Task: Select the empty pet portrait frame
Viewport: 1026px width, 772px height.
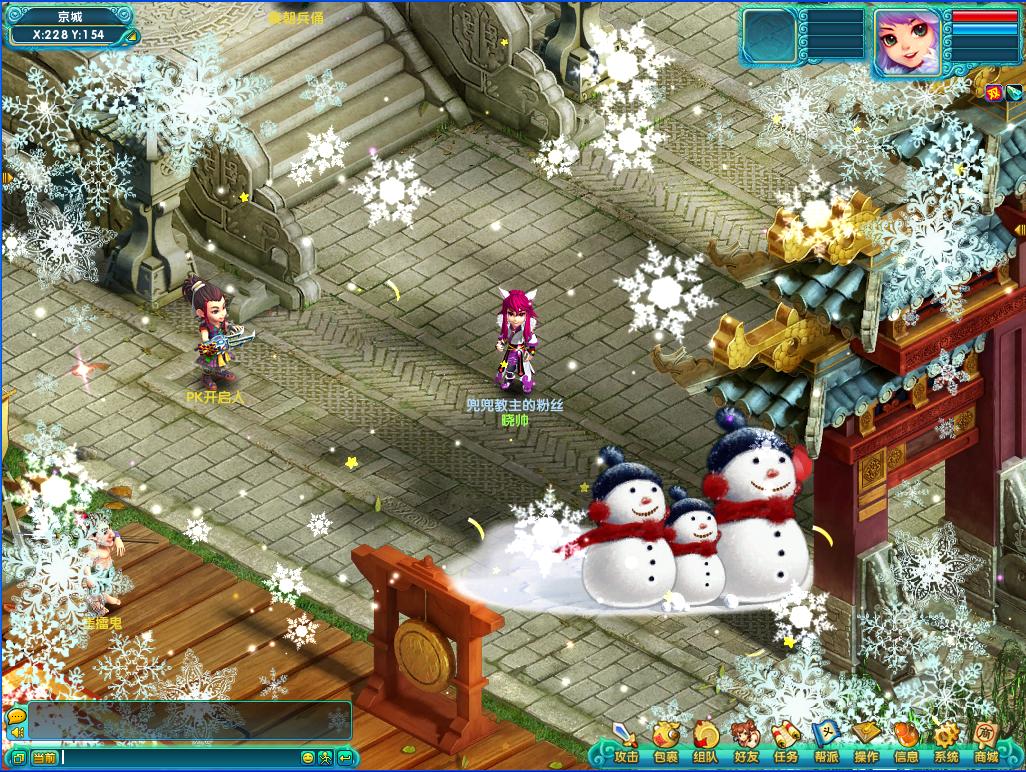Action: [x=770, y=38]
